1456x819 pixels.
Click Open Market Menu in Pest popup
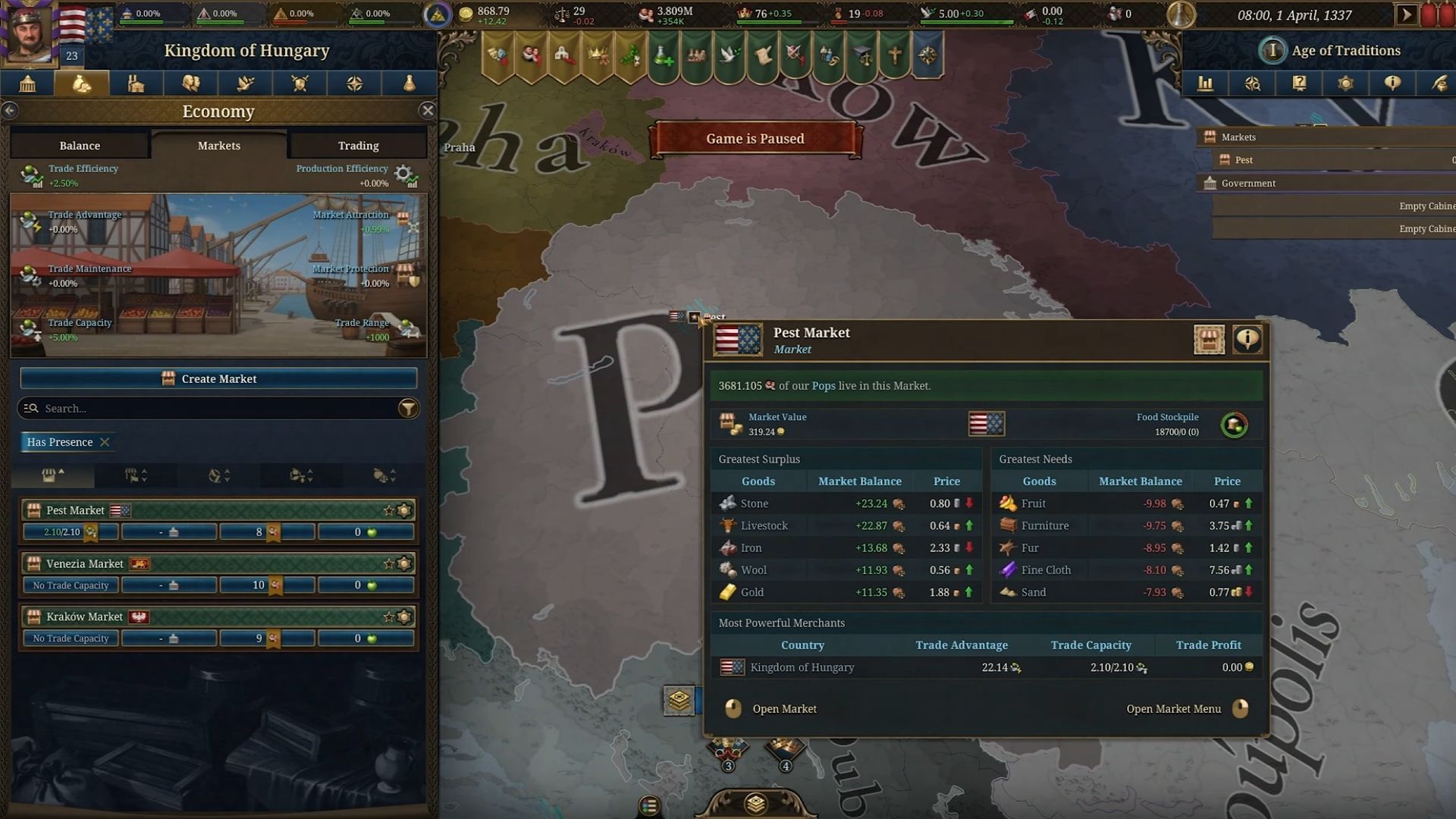point(1174,708)
